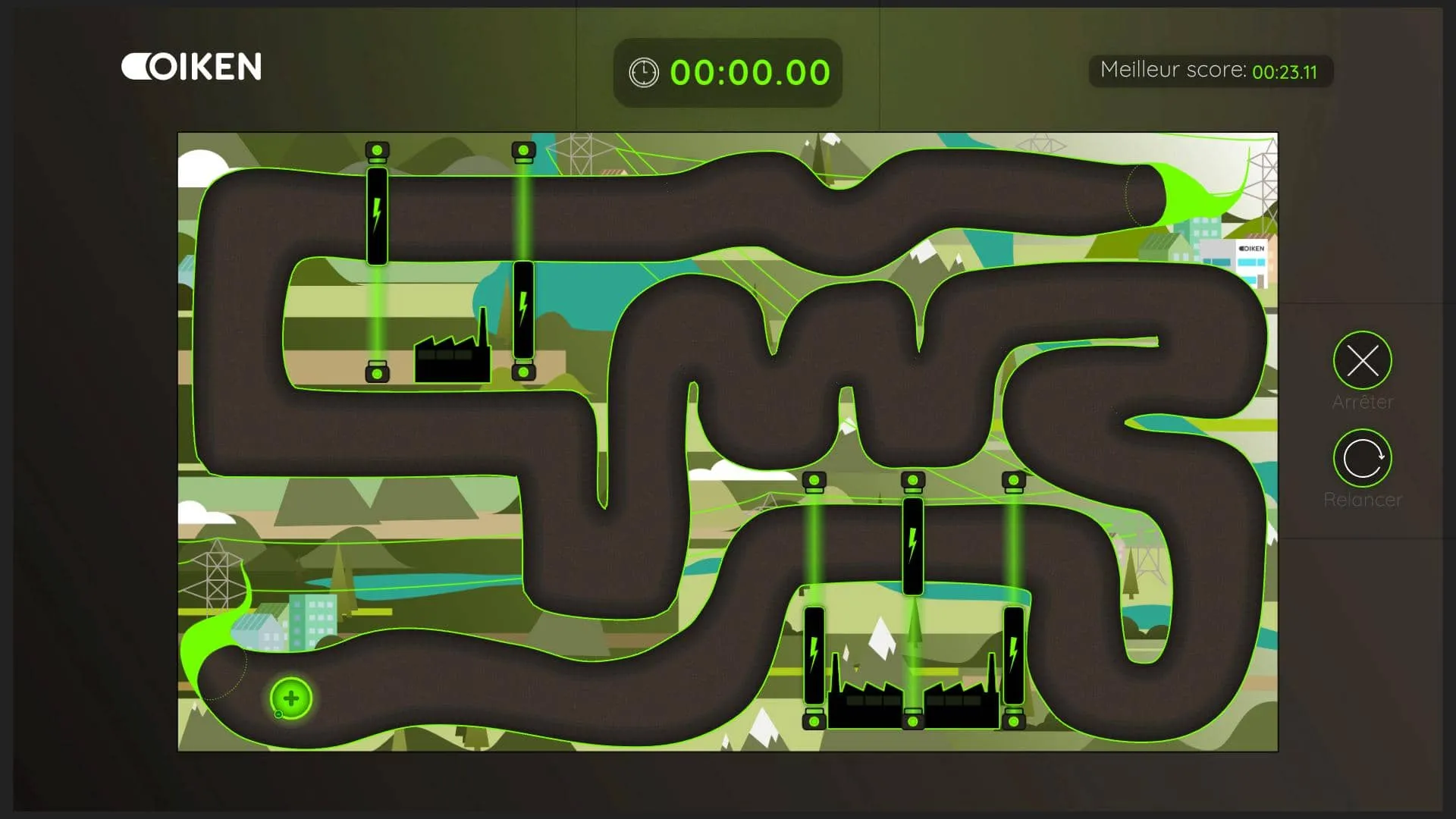Click the green connector node above the left battery
The height and width of the screenshot is (819, 1456).
pos(376,150)
